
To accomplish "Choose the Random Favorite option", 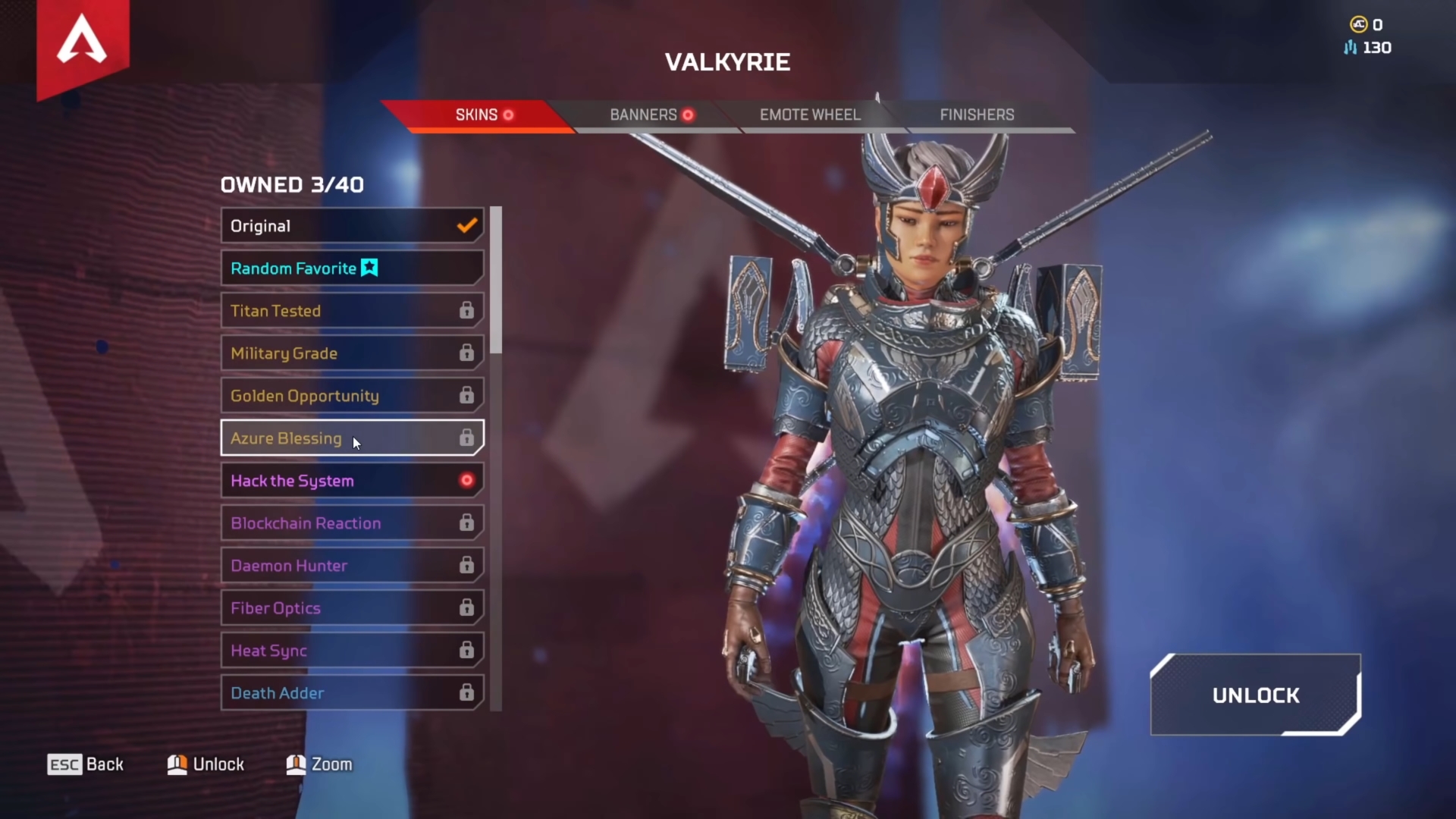I will (x=352, y=268).
